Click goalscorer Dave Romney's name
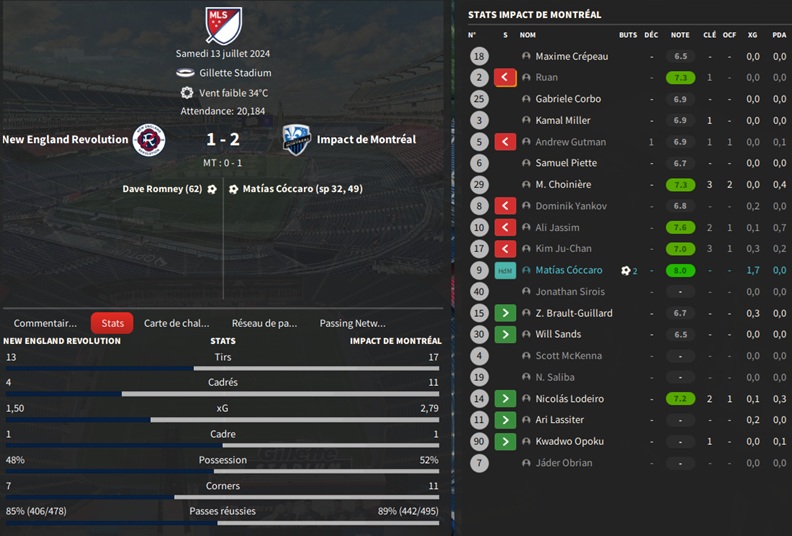Image resolution: width=792 pixels, height=536 pixels. click(162, 188)
